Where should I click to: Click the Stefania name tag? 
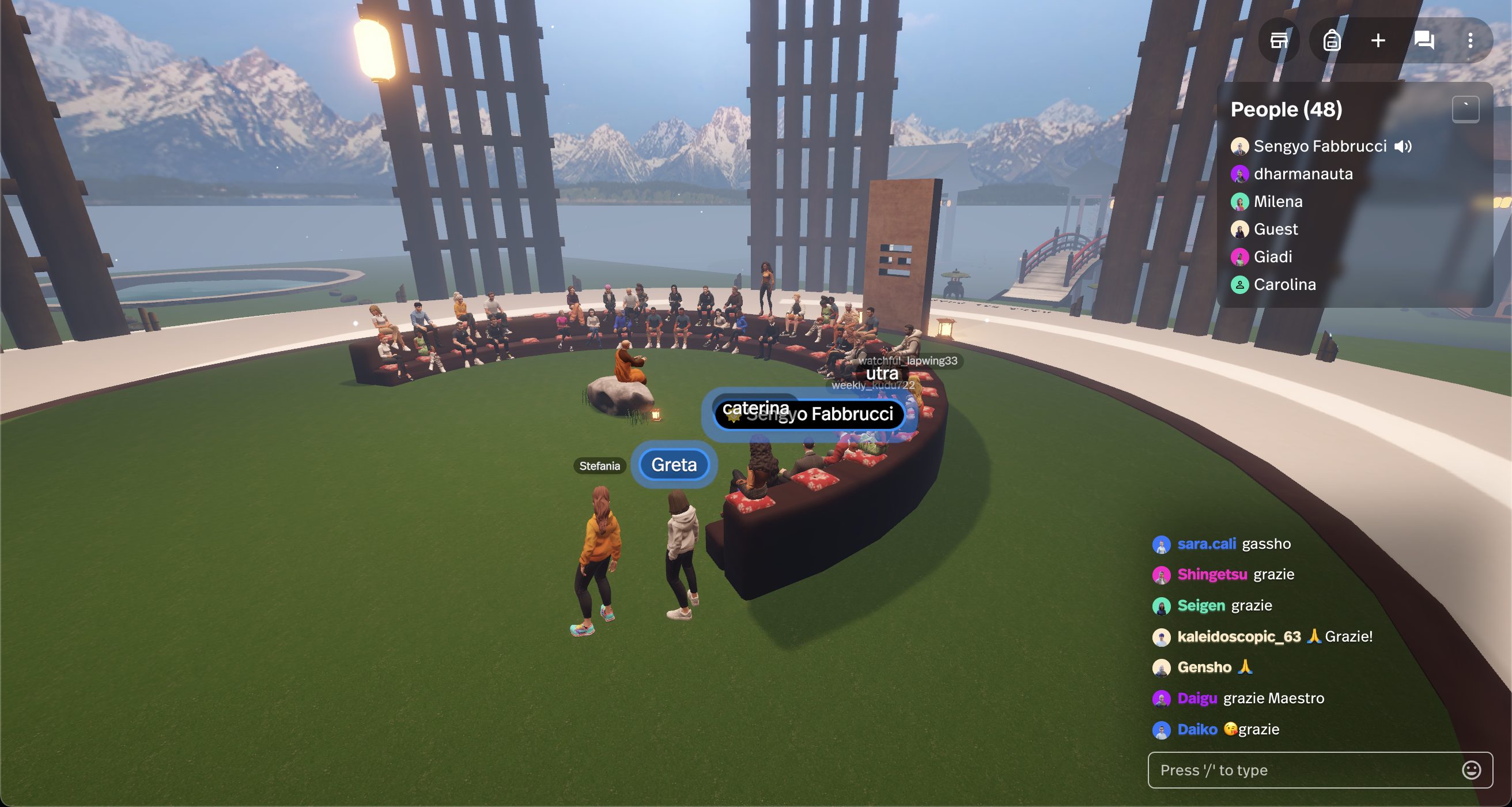pos(599,466)
